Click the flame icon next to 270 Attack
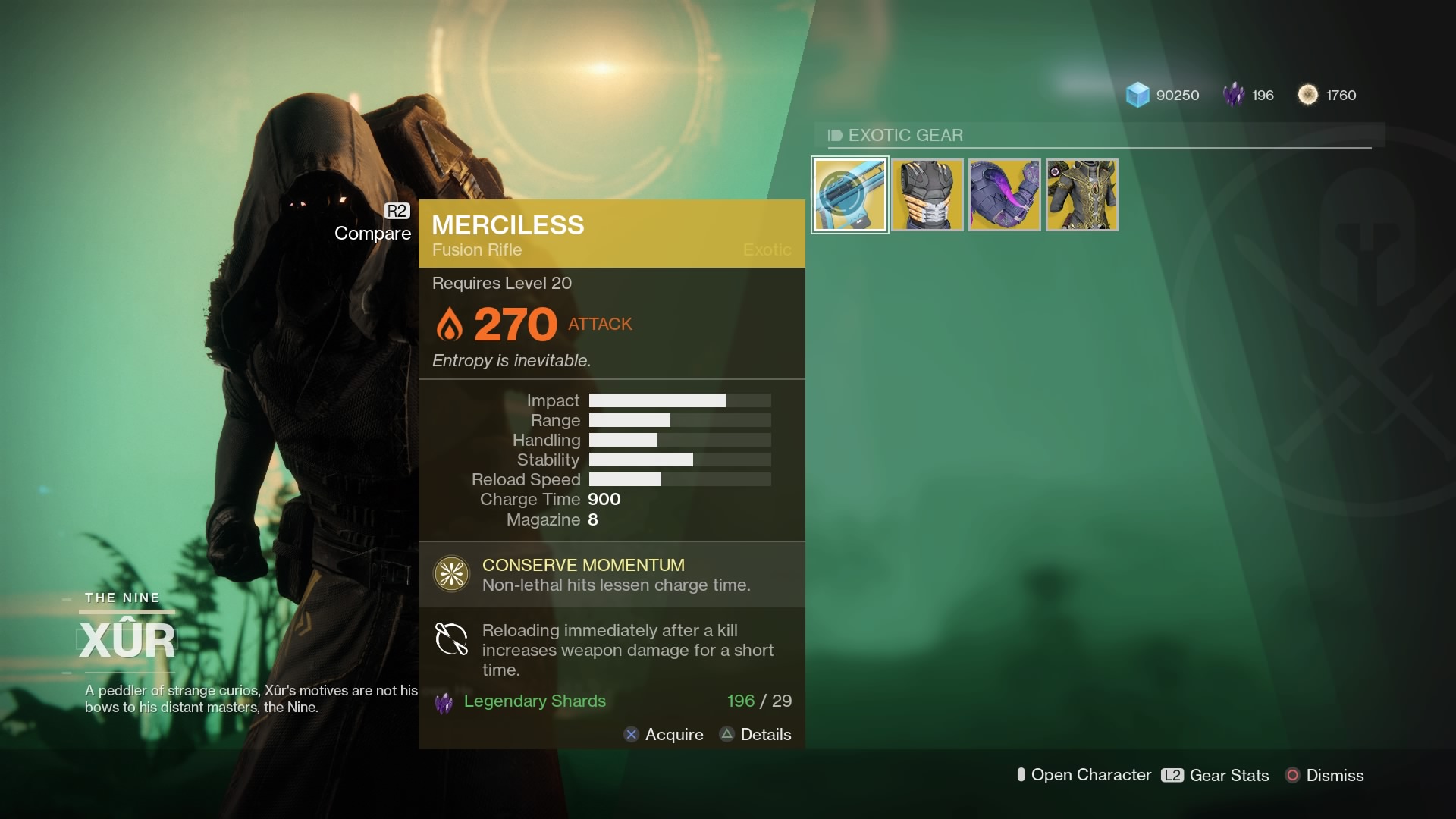 click(x=450, y=324)
